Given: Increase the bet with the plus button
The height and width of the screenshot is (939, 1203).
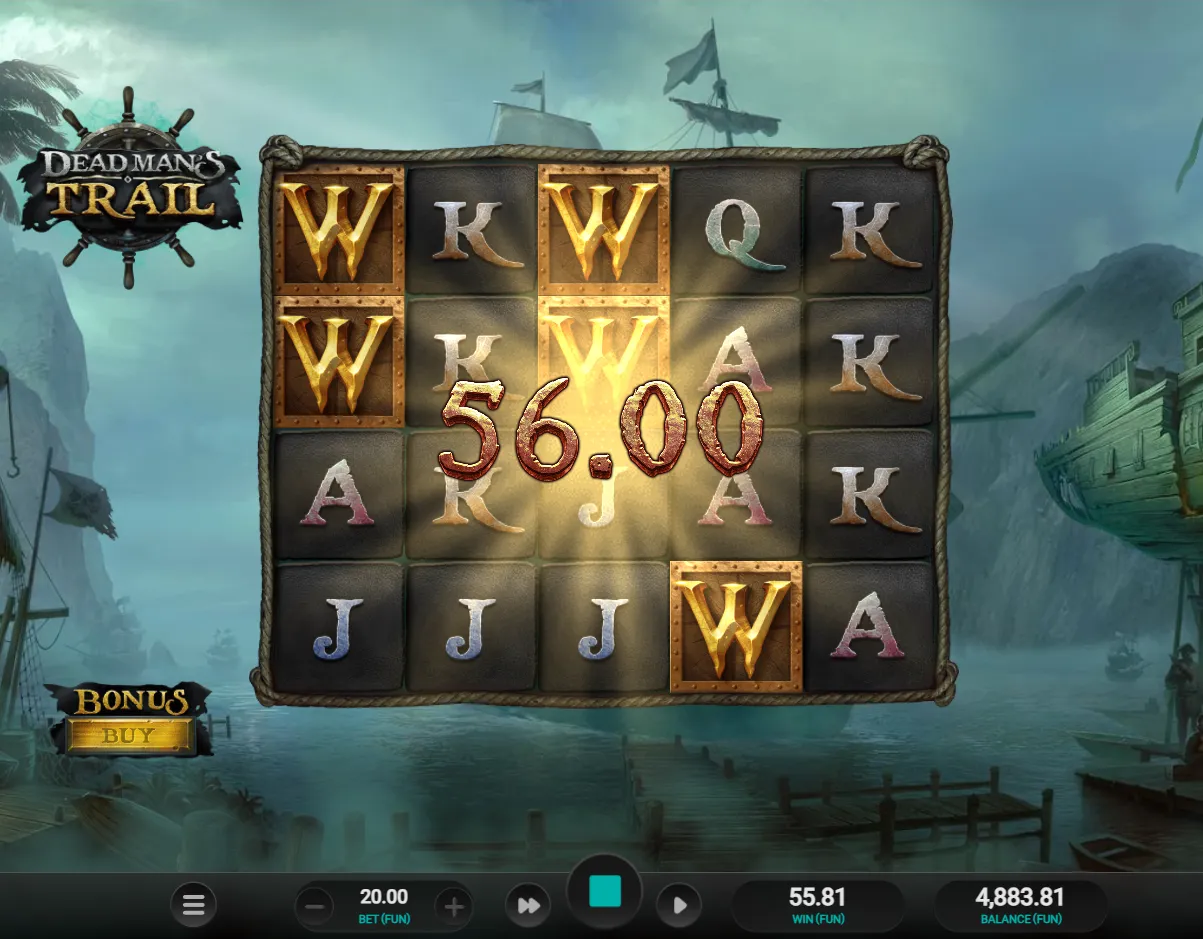Looking at the screenshot, I should [x=454, y=907].
